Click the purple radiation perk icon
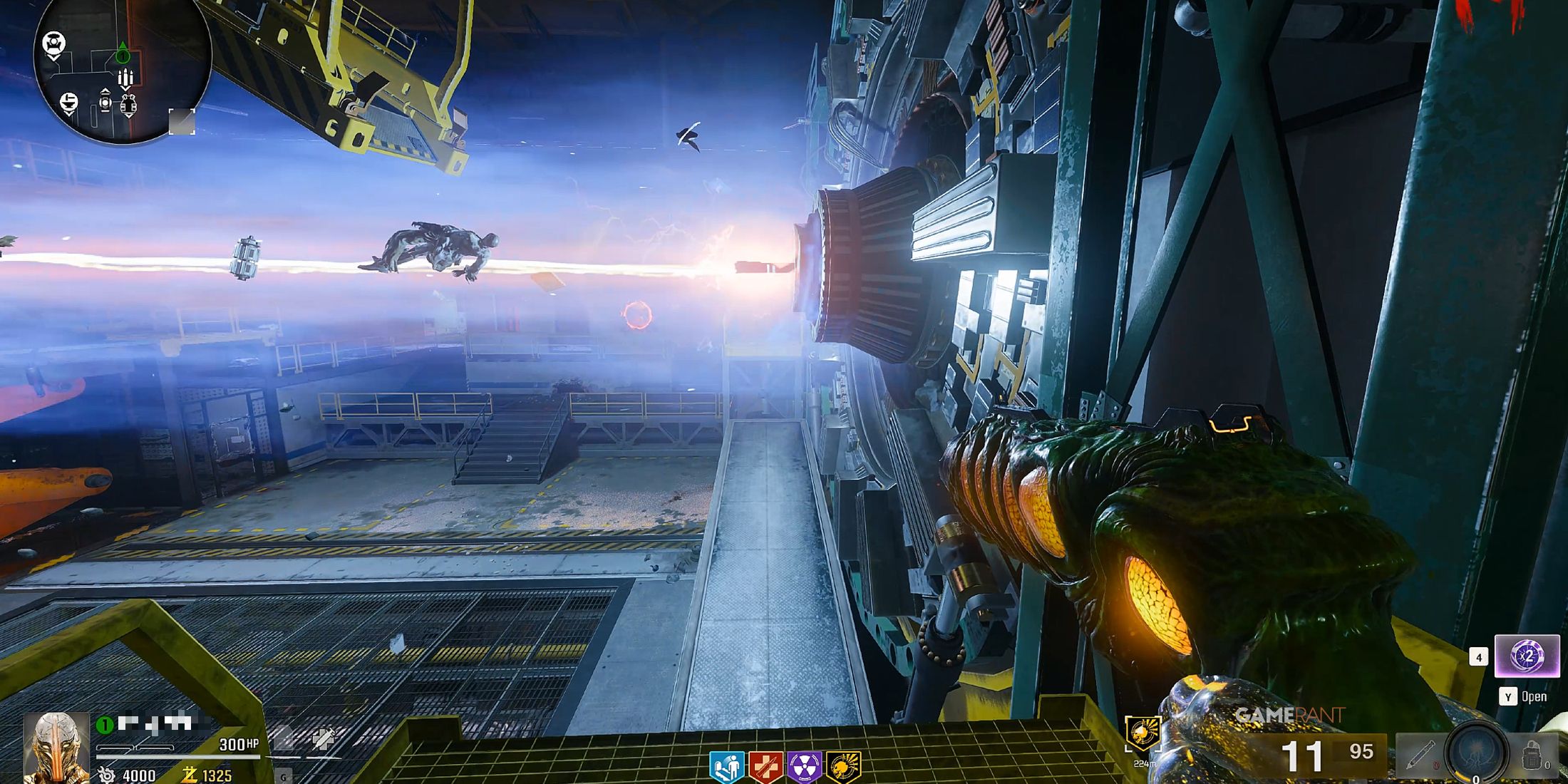Viewport: 1568px width, 784px height. click(x=804, y=768)
